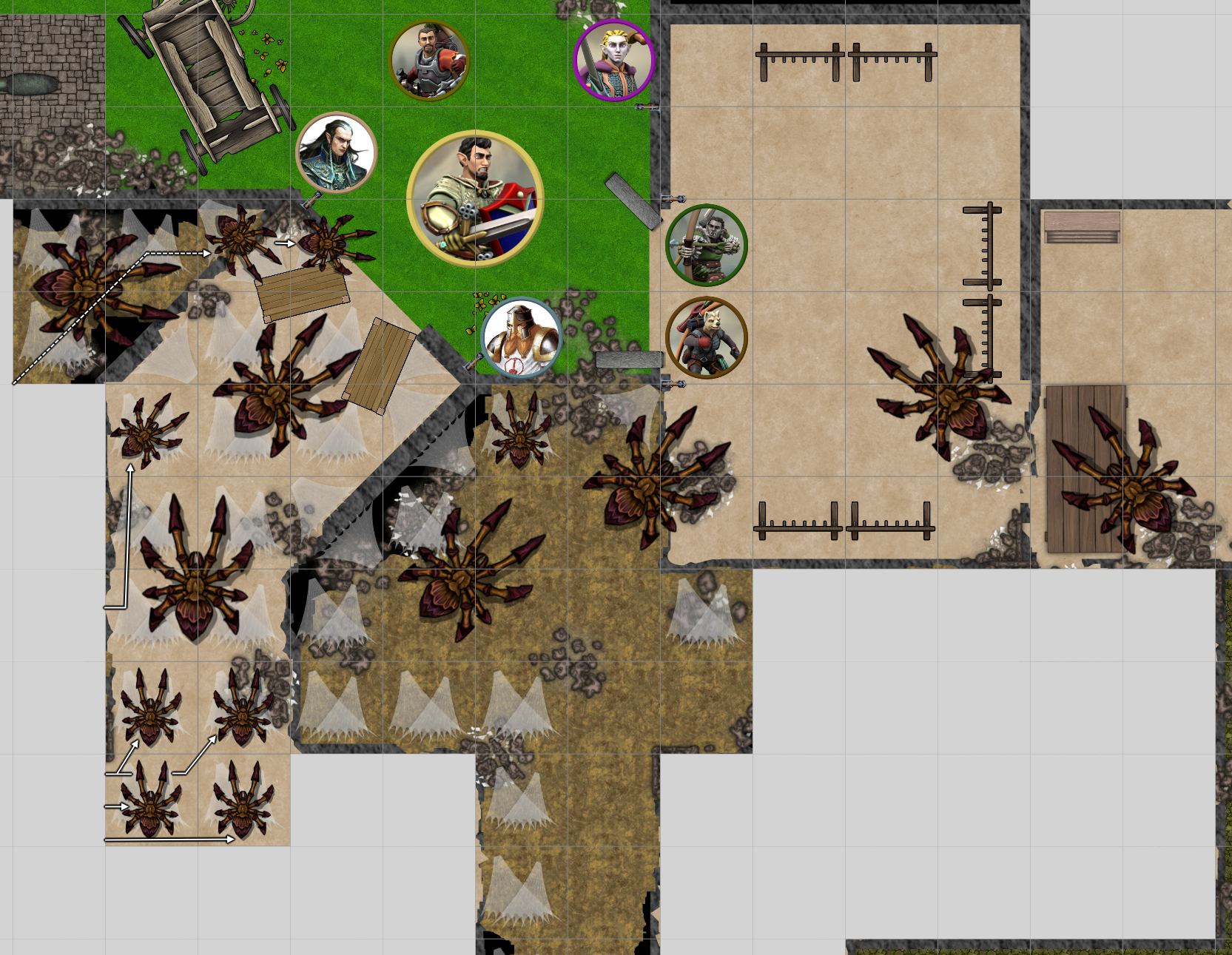Viewport: 1232px width, 955px height.
Task: Select the red-pauldron armored fighter token
Action: (429, 59)
